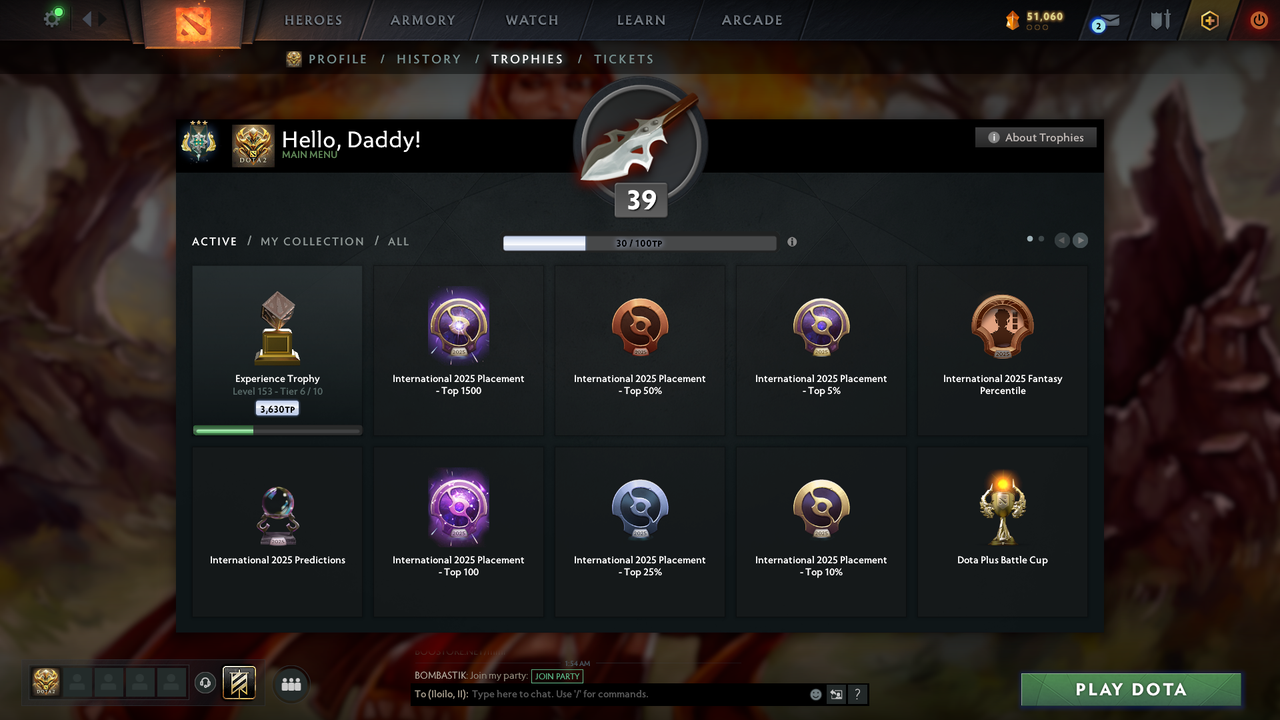Click JOIN PARTY in Bombastik's invite
This screenshot has height=720, width=1280.
point(557,676)
